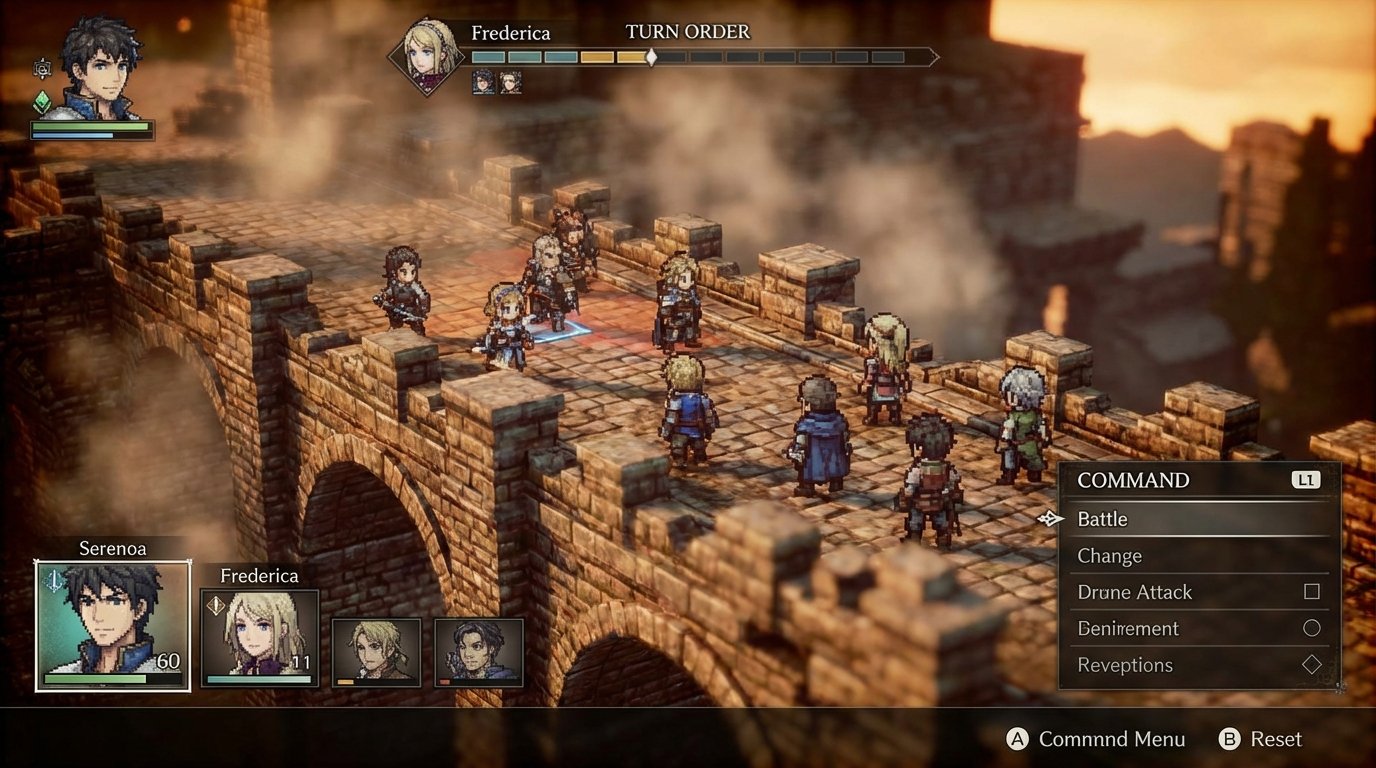
Task: Toggle the blue down-arrow marker on Serenoa's portrait
Action: [x=55, y=580]
